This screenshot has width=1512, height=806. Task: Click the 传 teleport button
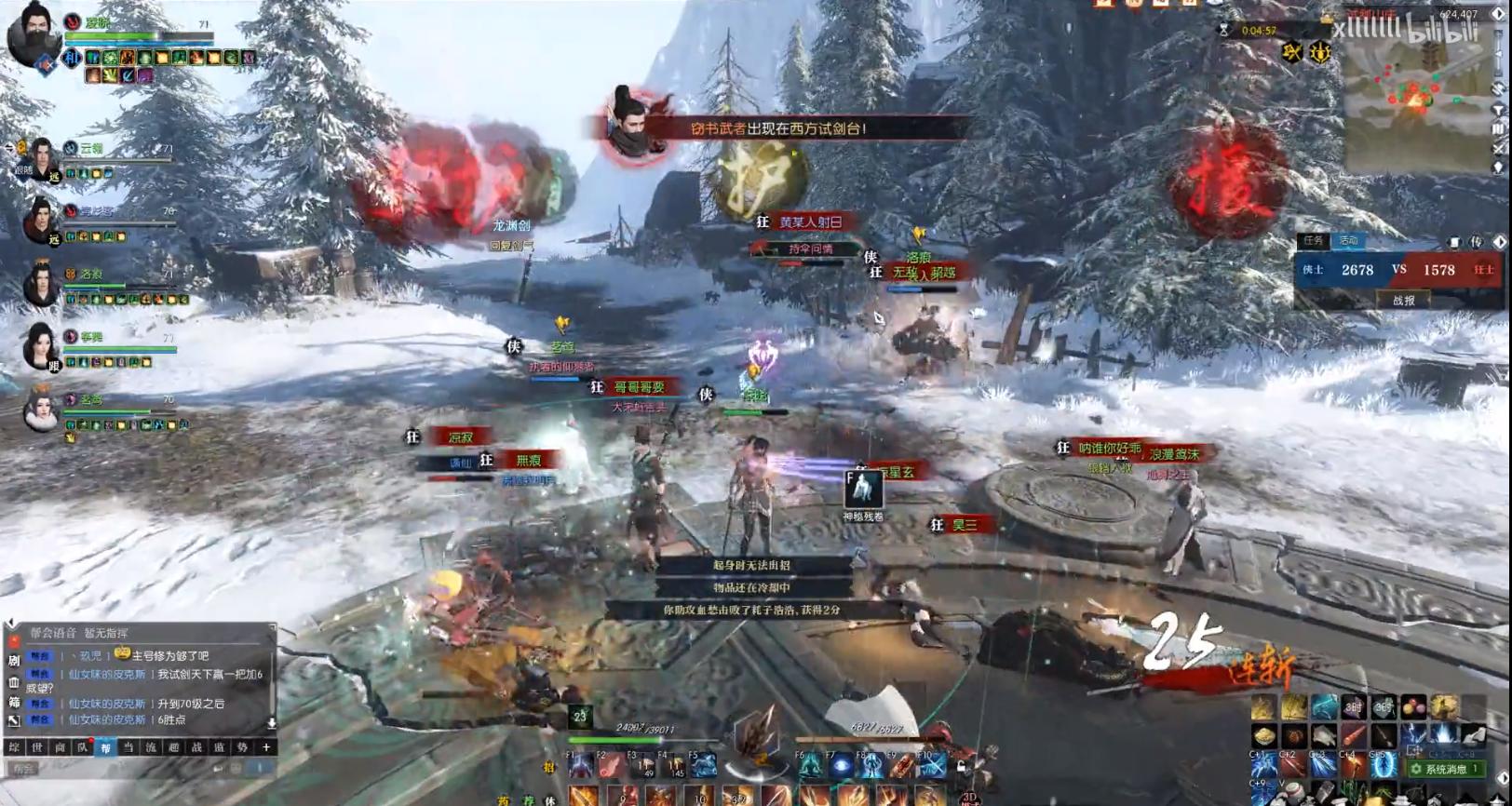click(1476, 242)
